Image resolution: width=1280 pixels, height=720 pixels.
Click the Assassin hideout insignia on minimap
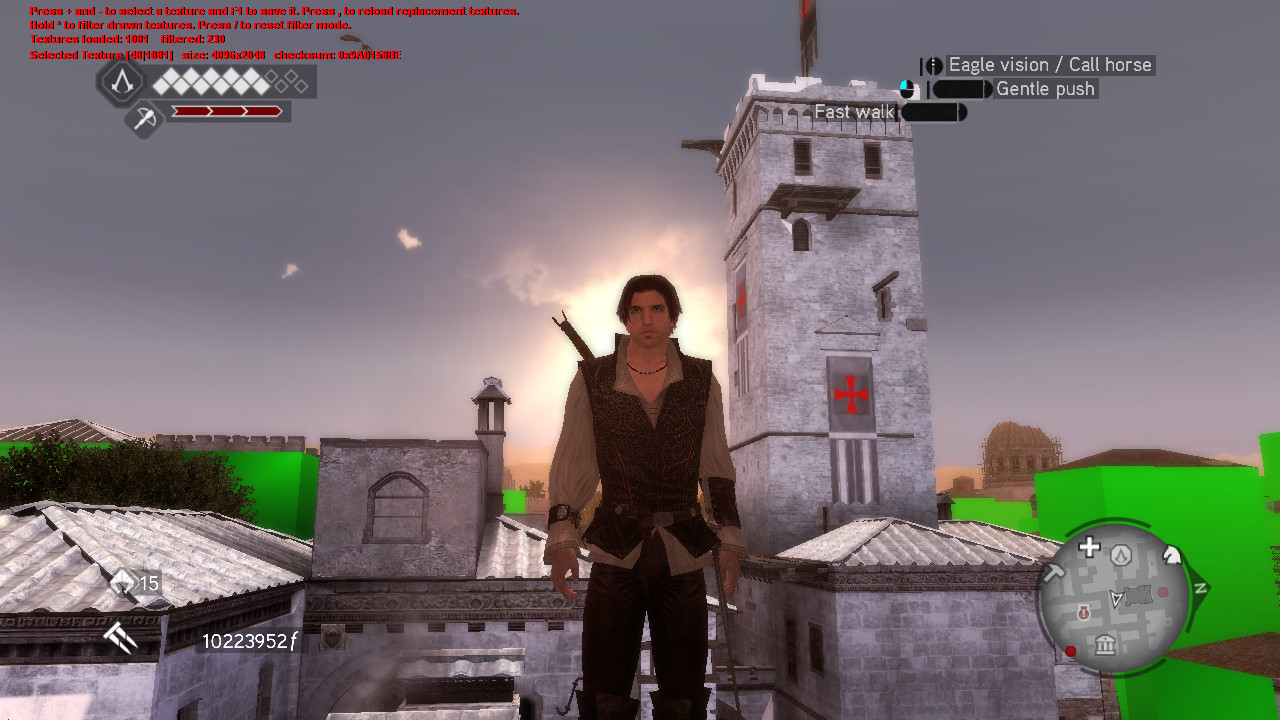[1121, 555]
